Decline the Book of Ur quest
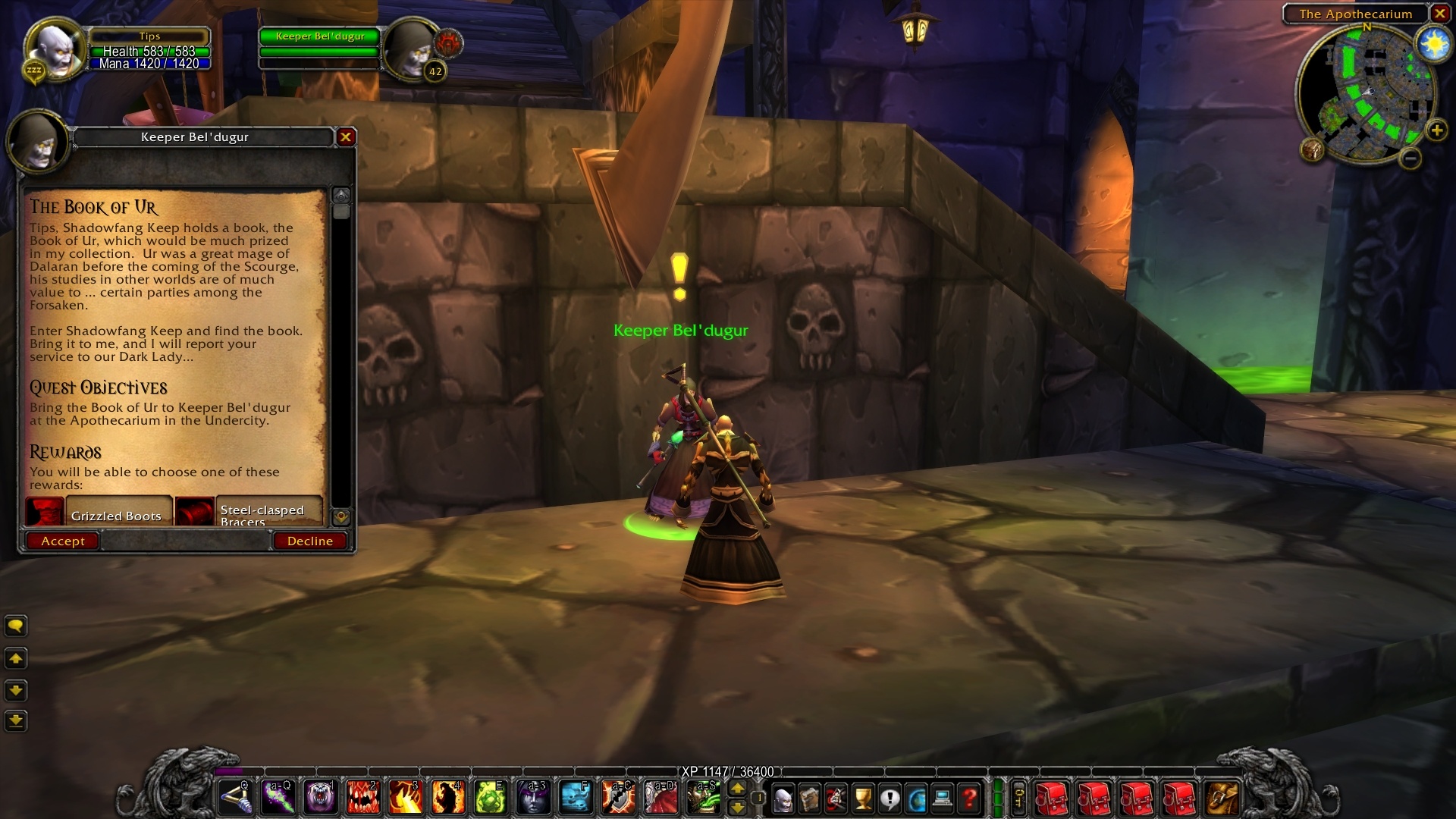1456x819 pixels. pos(309,541)
